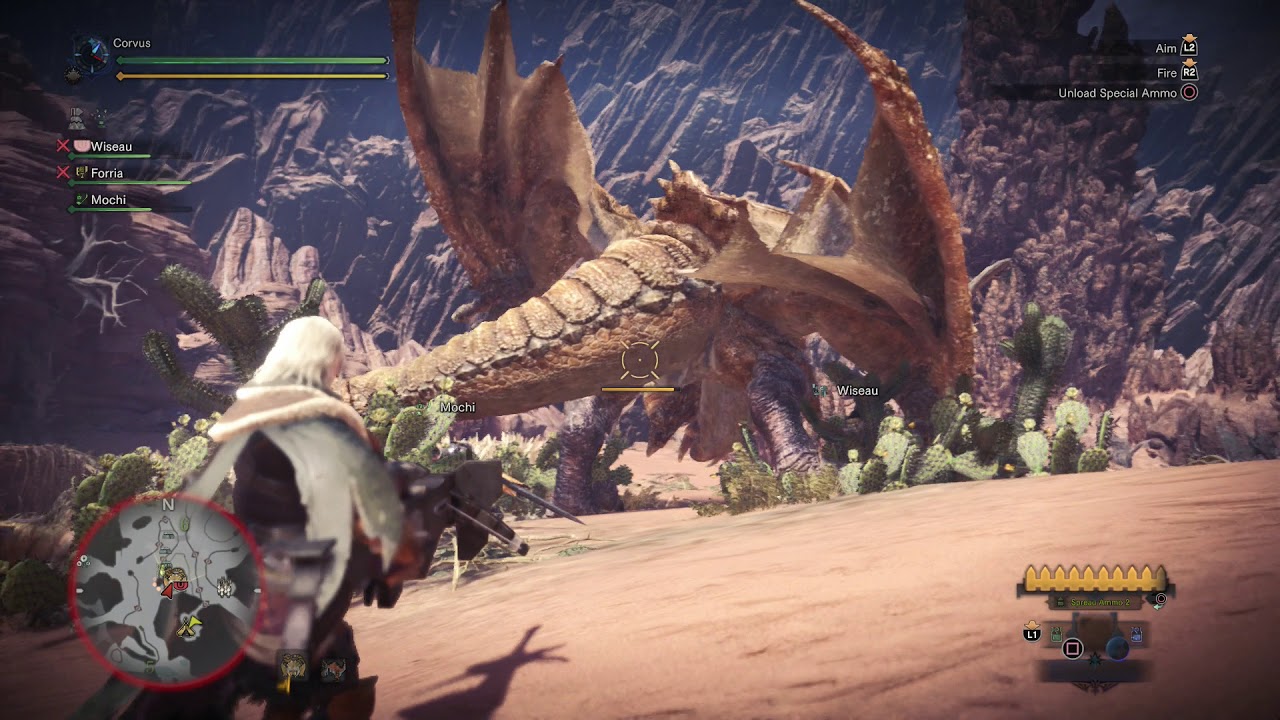This screenshot has width=1280, height=720.
Task: Click the dark blue orb item slot
Action: pyautogui.click(x=1117, y=648)
